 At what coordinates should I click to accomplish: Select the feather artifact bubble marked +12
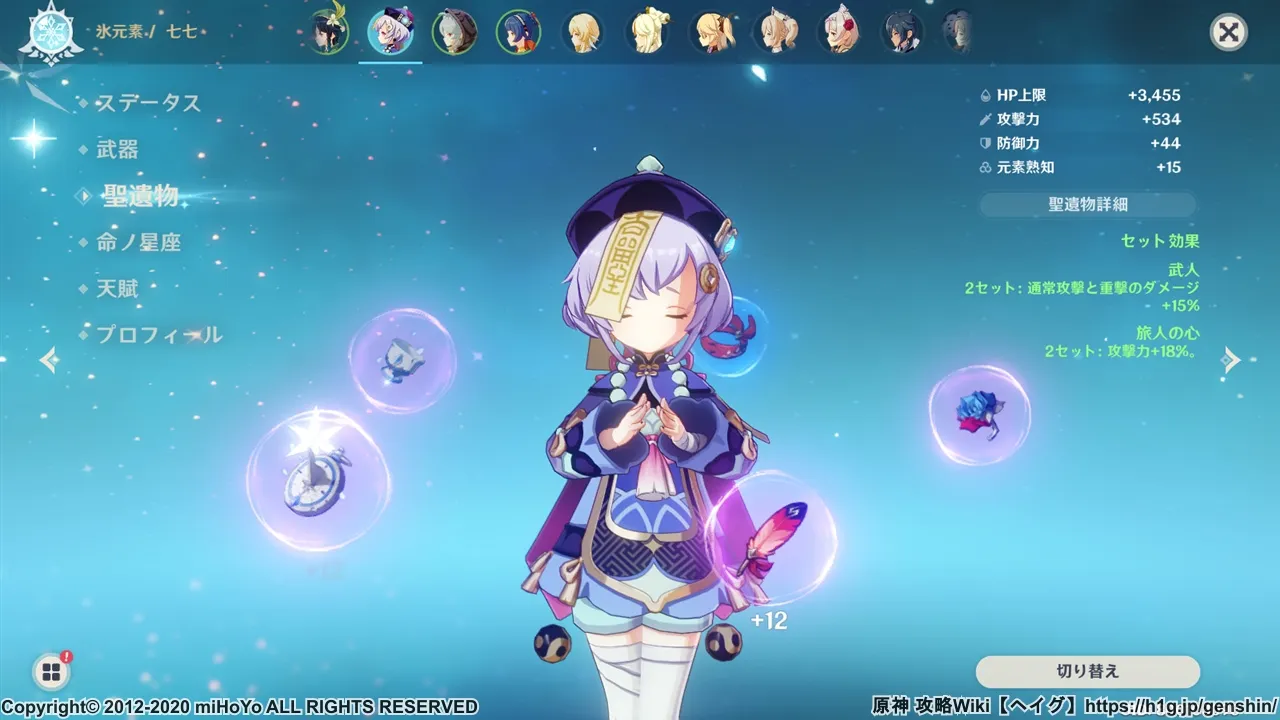pos(769,540)
